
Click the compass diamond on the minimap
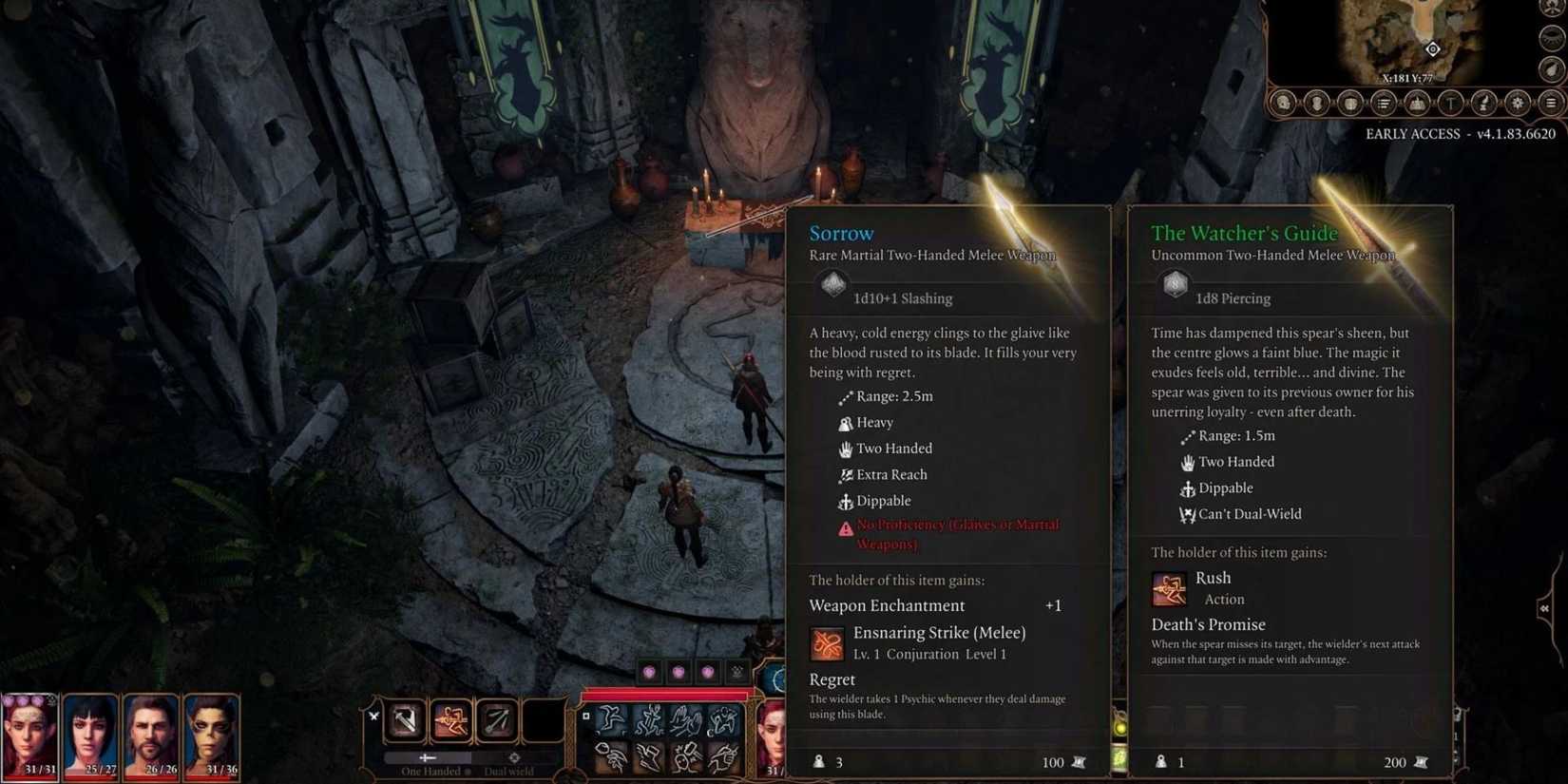click(1432, 49)
